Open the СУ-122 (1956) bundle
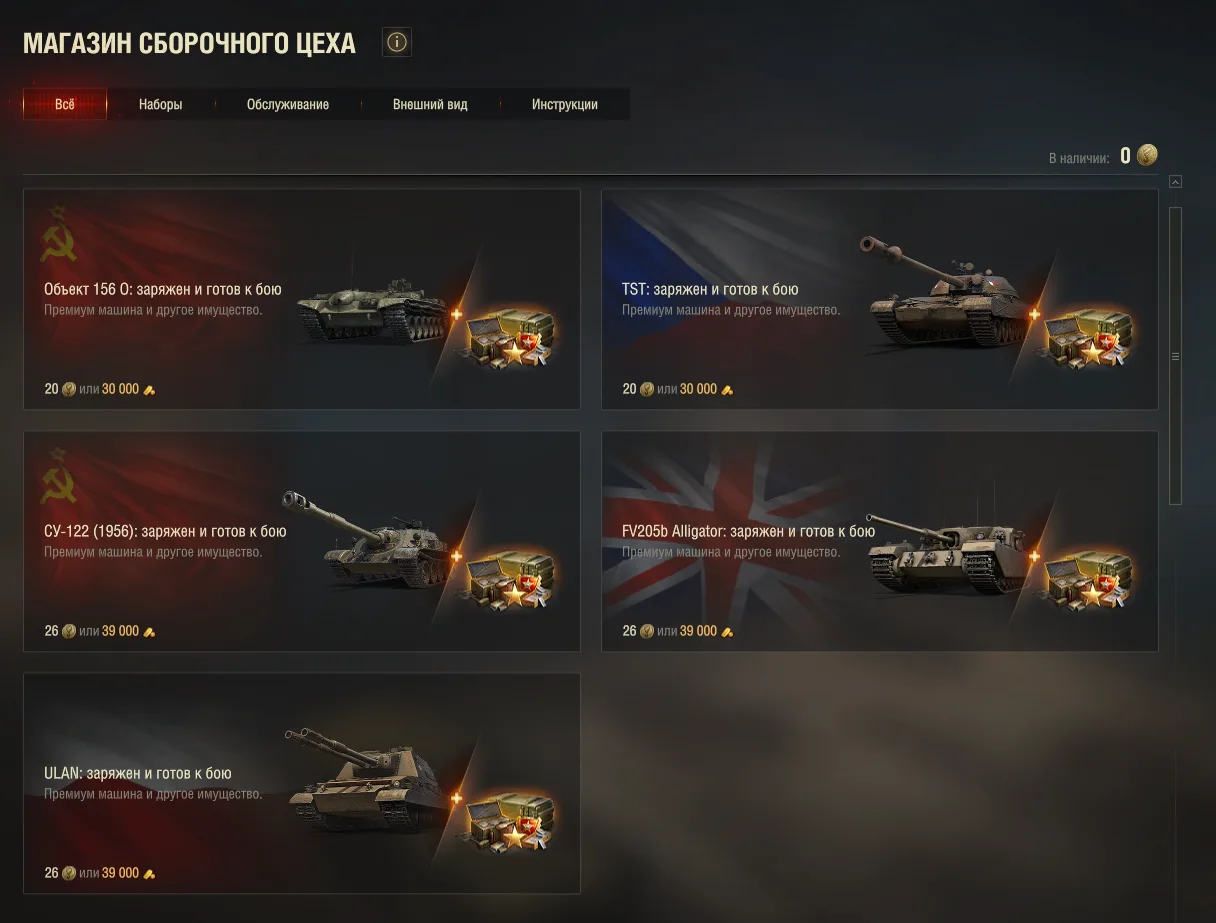Viewport: 1216px width, 923px height. point(301,541)
